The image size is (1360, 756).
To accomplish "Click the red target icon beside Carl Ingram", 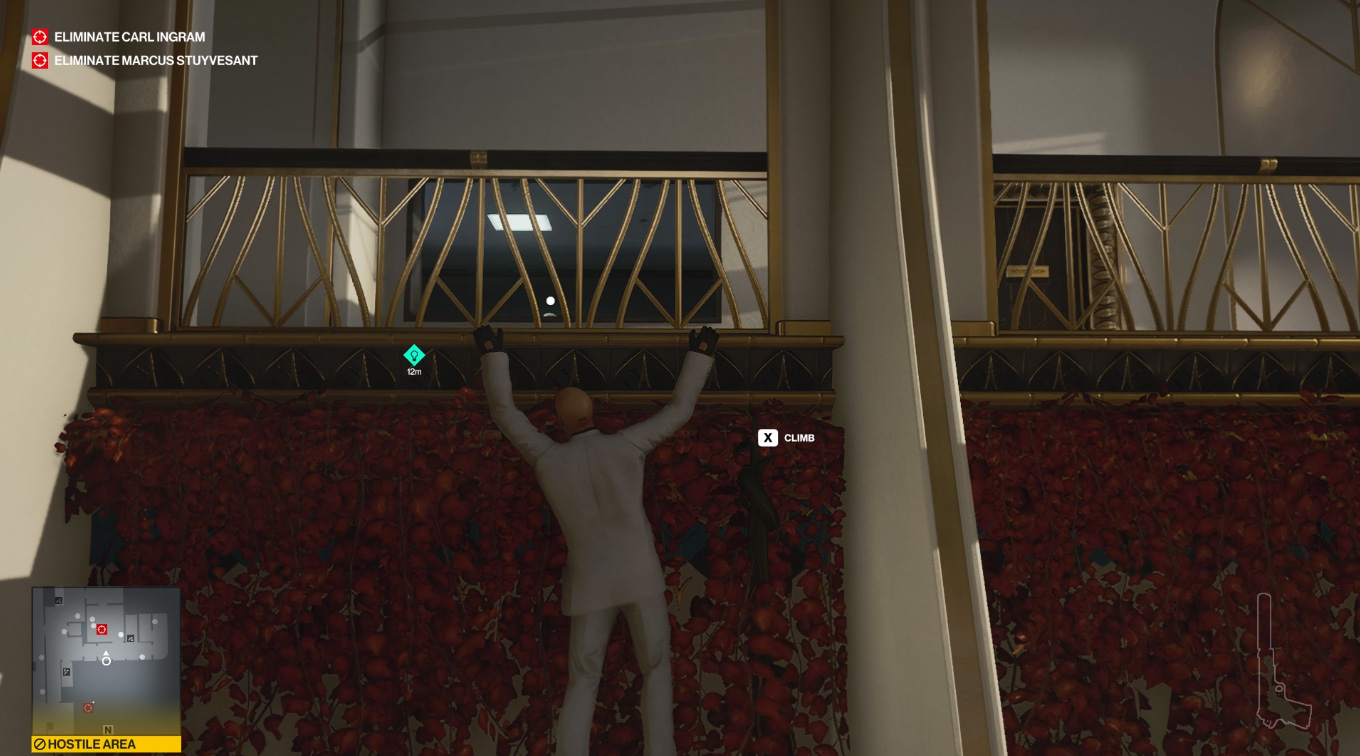I will (39, 37).
